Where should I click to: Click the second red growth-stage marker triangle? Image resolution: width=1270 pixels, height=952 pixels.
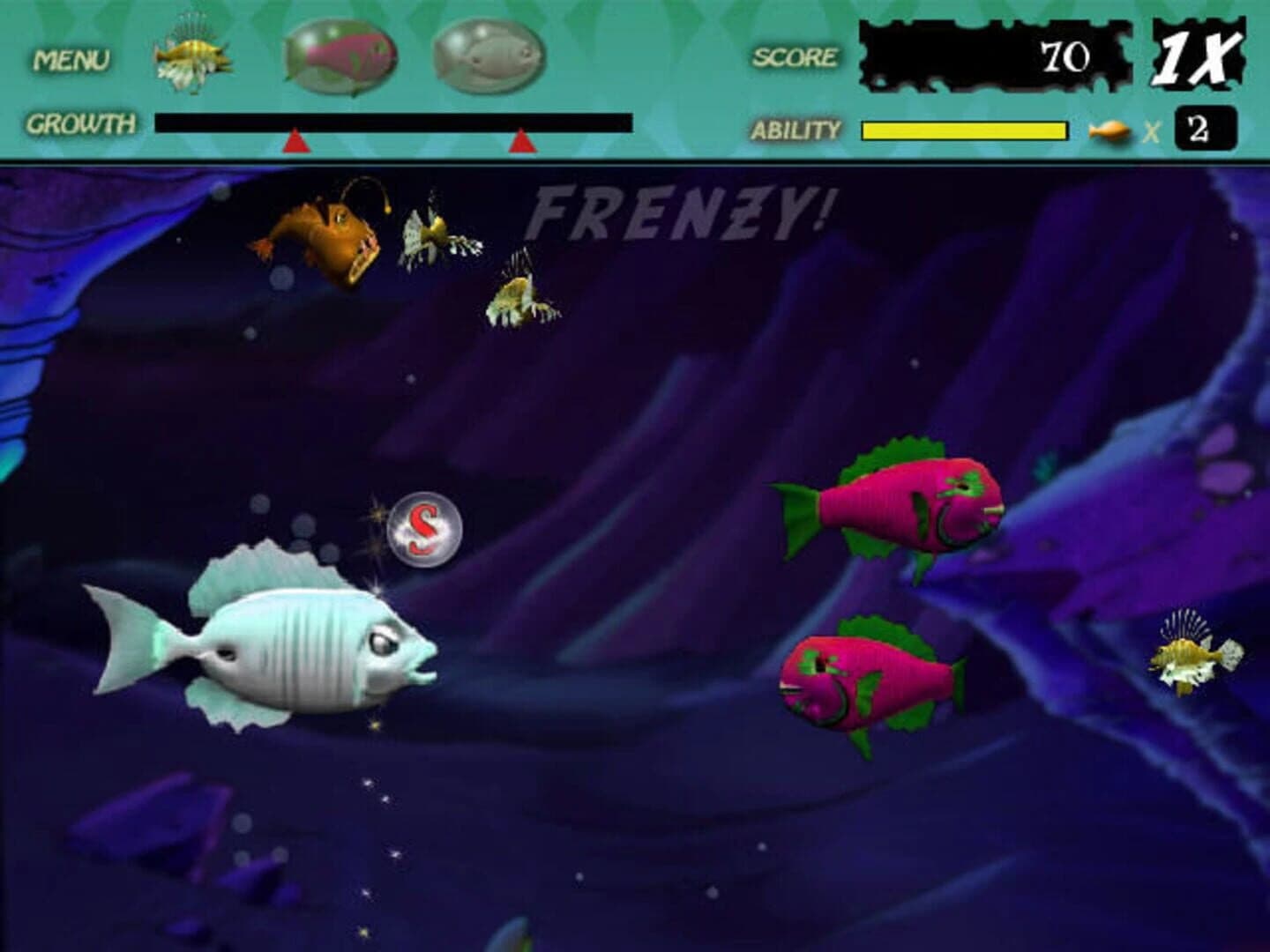(x=522, y=139)
